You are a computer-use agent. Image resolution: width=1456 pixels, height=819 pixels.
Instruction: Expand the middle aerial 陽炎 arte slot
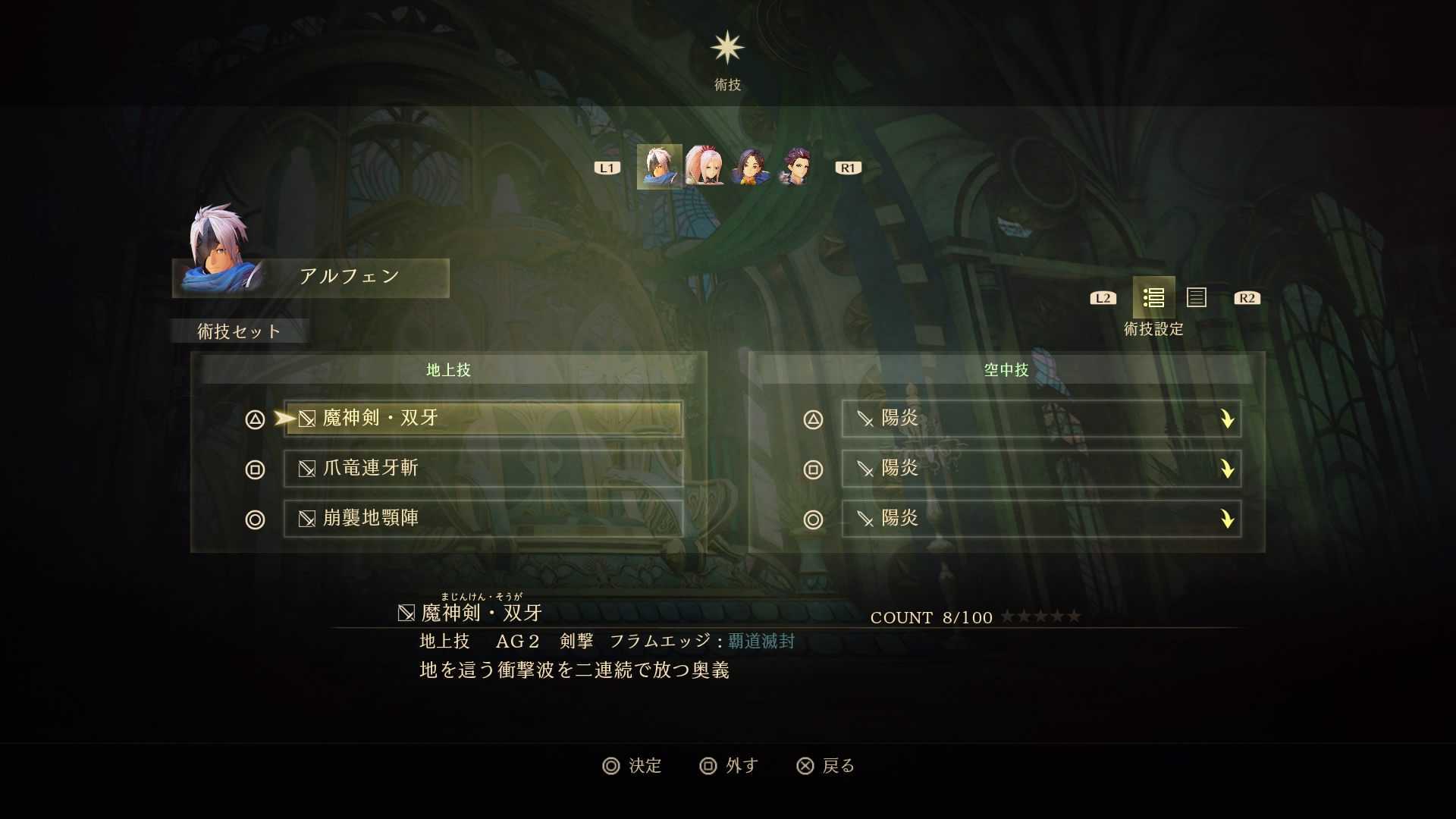click(1228, 469)
